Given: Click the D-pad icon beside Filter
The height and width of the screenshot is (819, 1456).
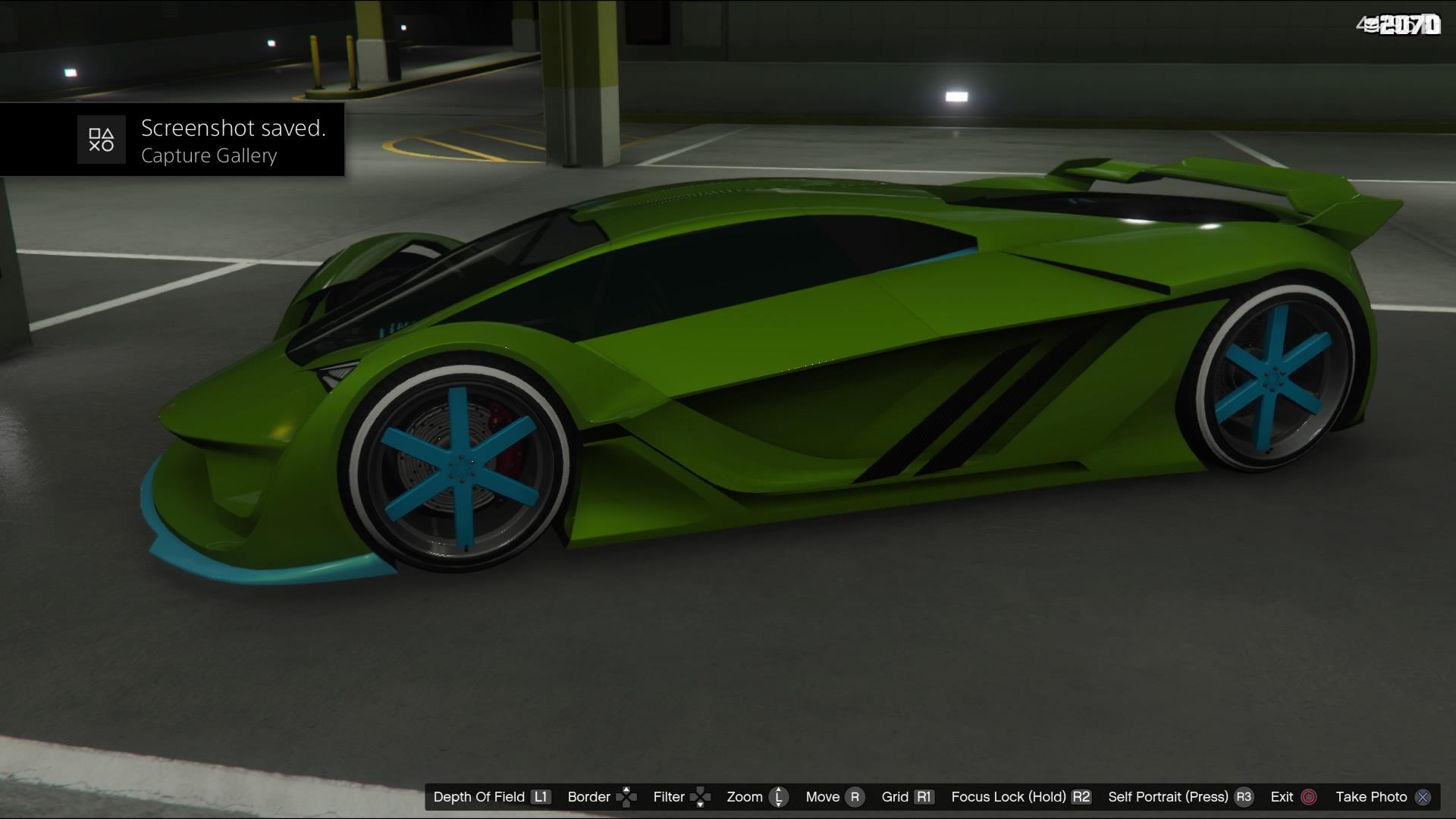Looking at the screenshot, I should (x=700, y=797).
